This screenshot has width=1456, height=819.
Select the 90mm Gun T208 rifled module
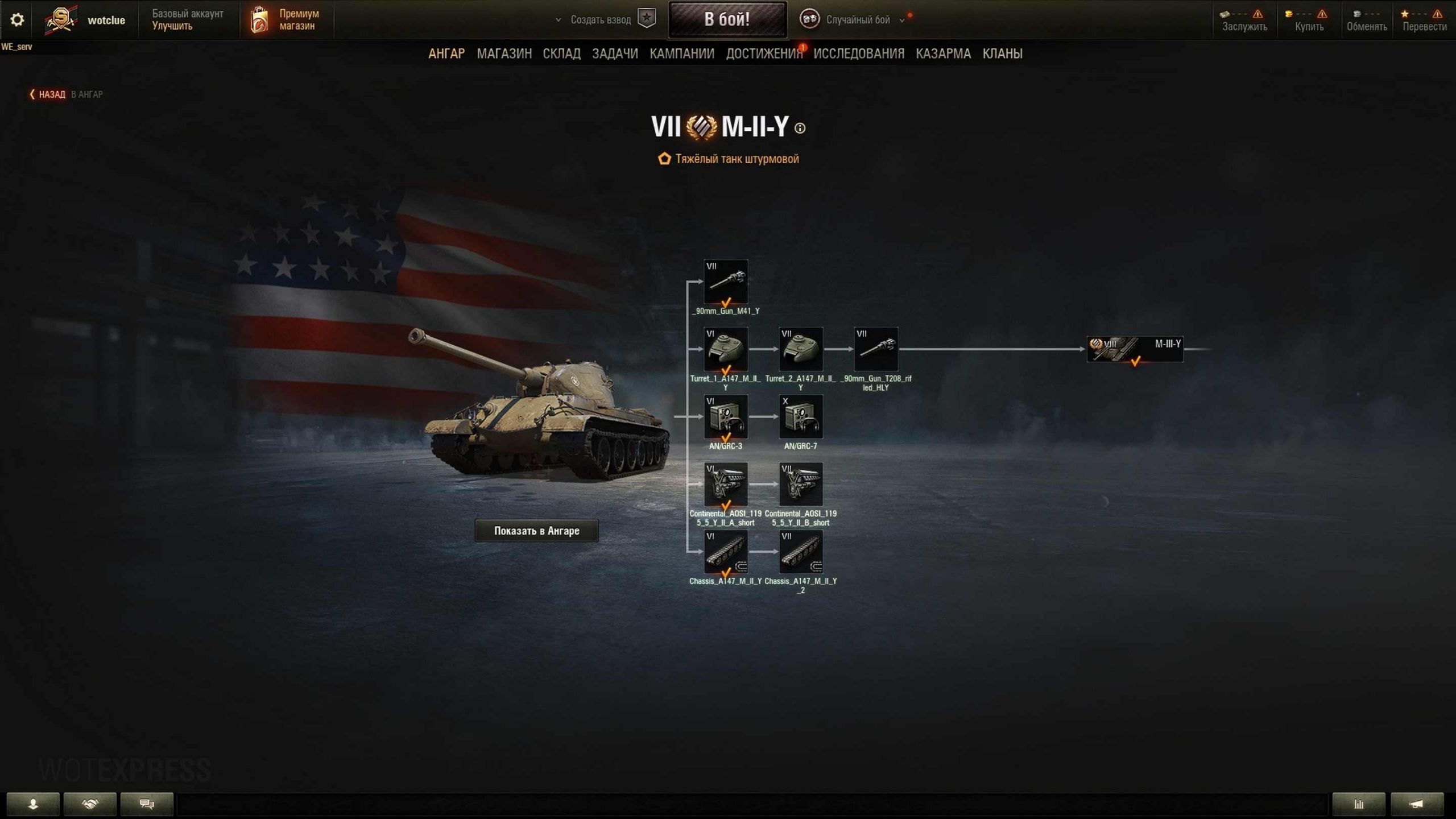point(875,349)
